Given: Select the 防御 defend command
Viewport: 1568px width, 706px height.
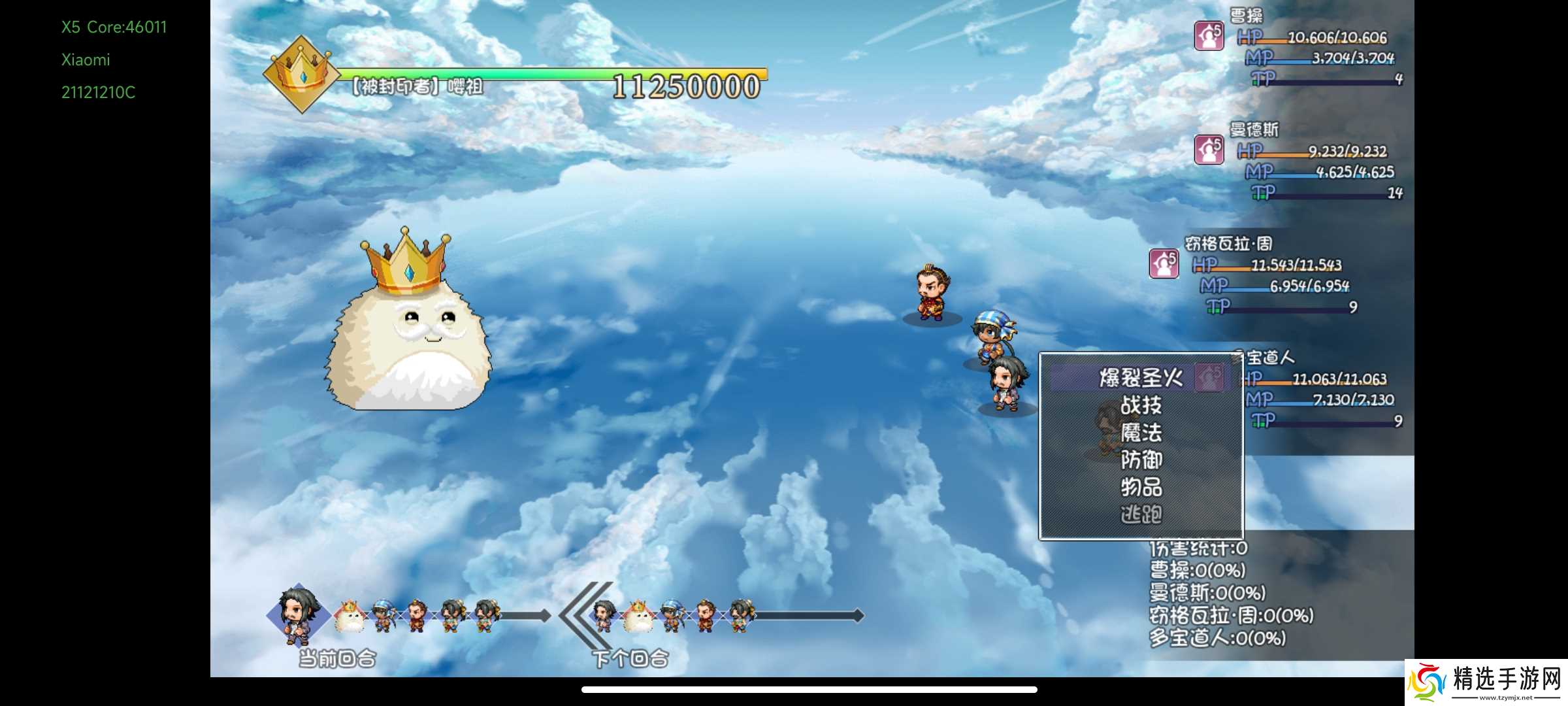Looking at the screenshot, I should pos(1141,460).
